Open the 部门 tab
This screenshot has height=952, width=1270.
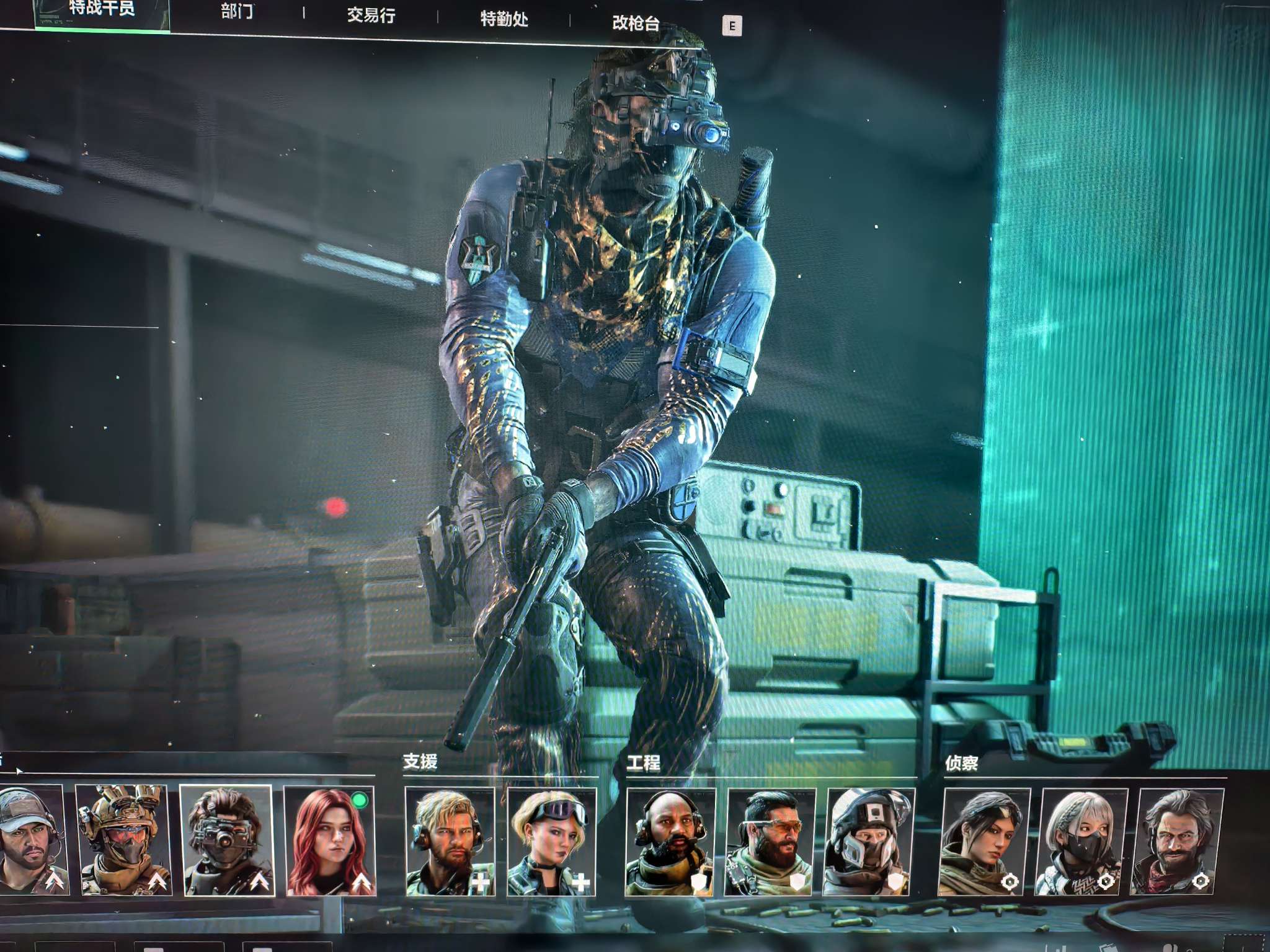pyautogui.click(x=237, y=12)
